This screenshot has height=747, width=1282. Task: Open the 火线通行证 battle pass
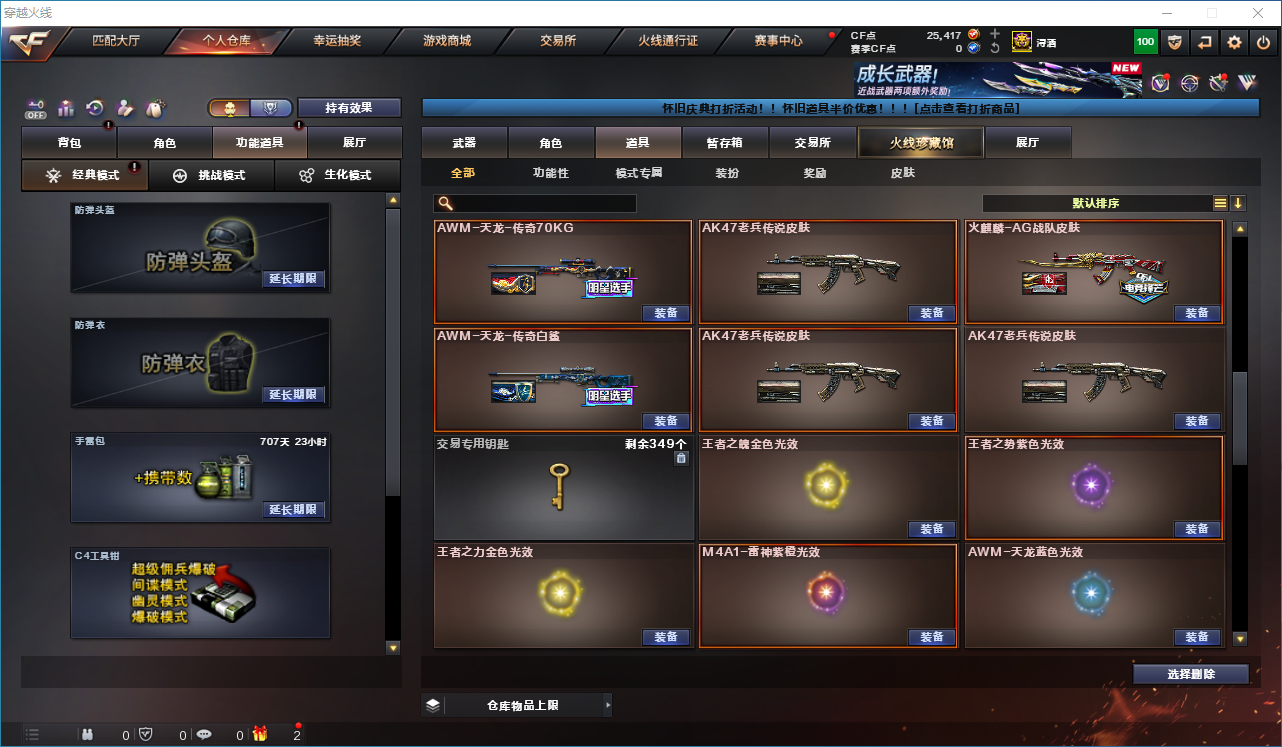(x=668, y=41)
